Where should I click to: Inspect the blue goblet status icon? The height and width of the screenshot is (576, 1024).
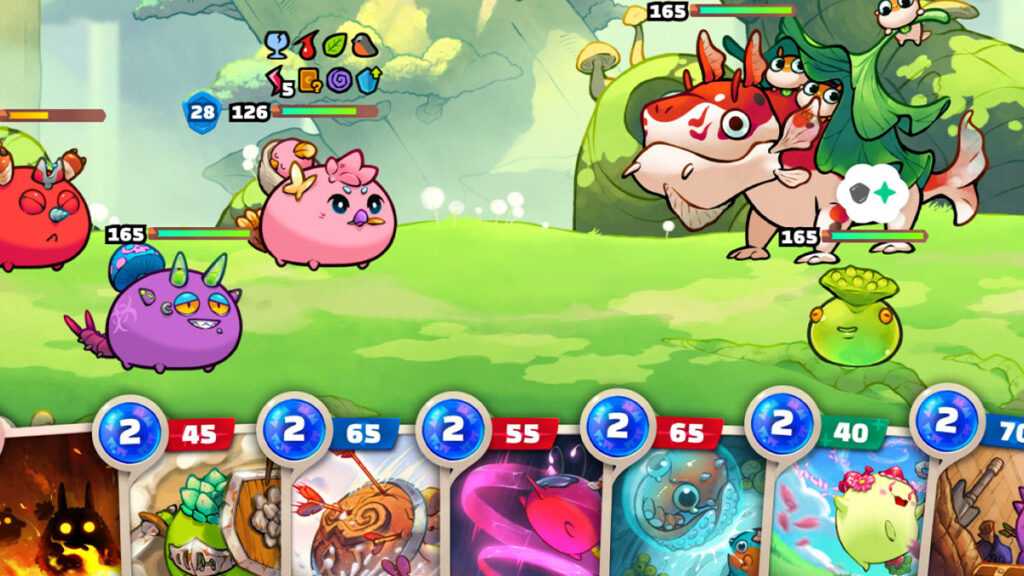(x=276, y=45)
